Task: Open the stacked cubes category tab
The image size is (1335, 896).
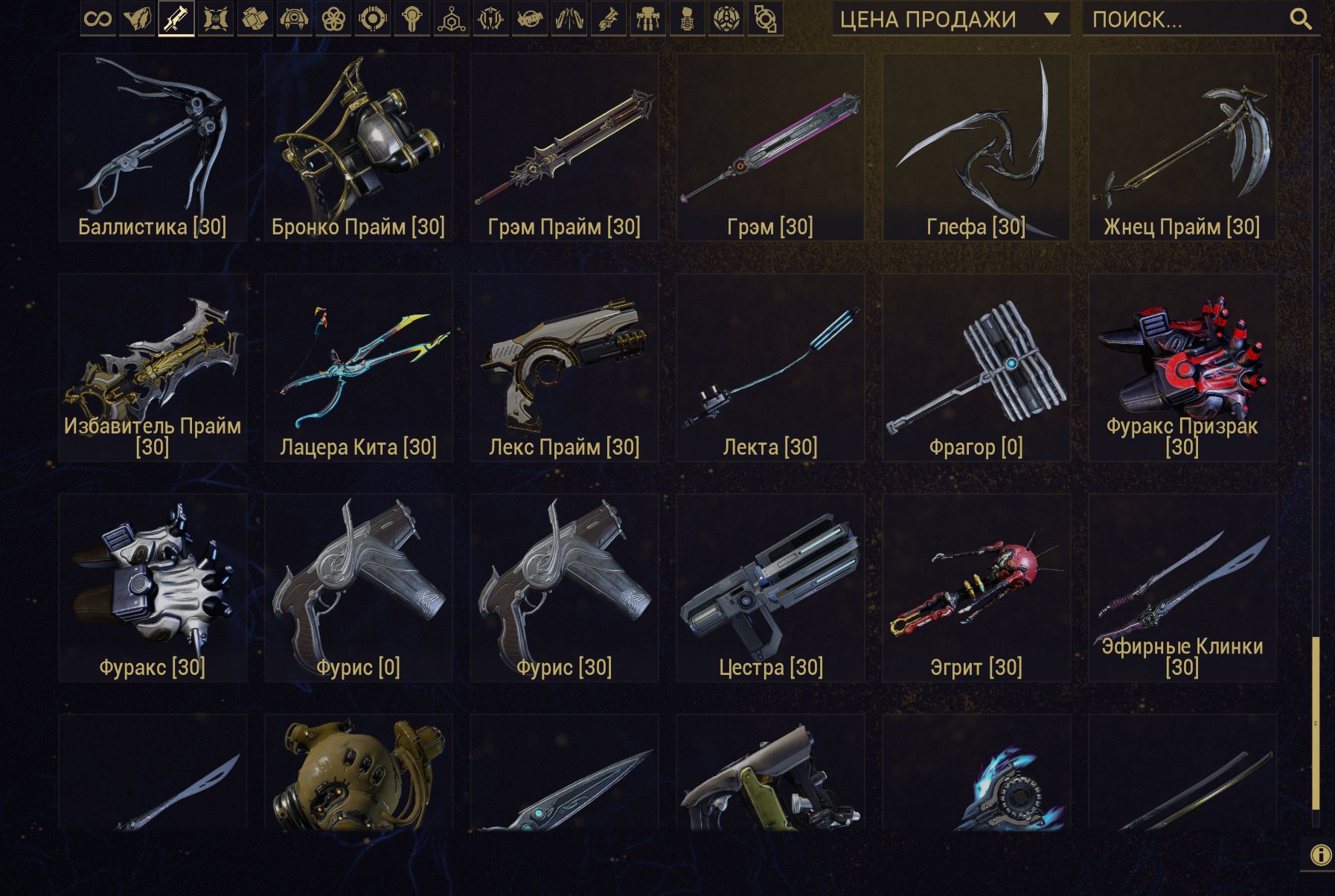Action: pos(254,19)
